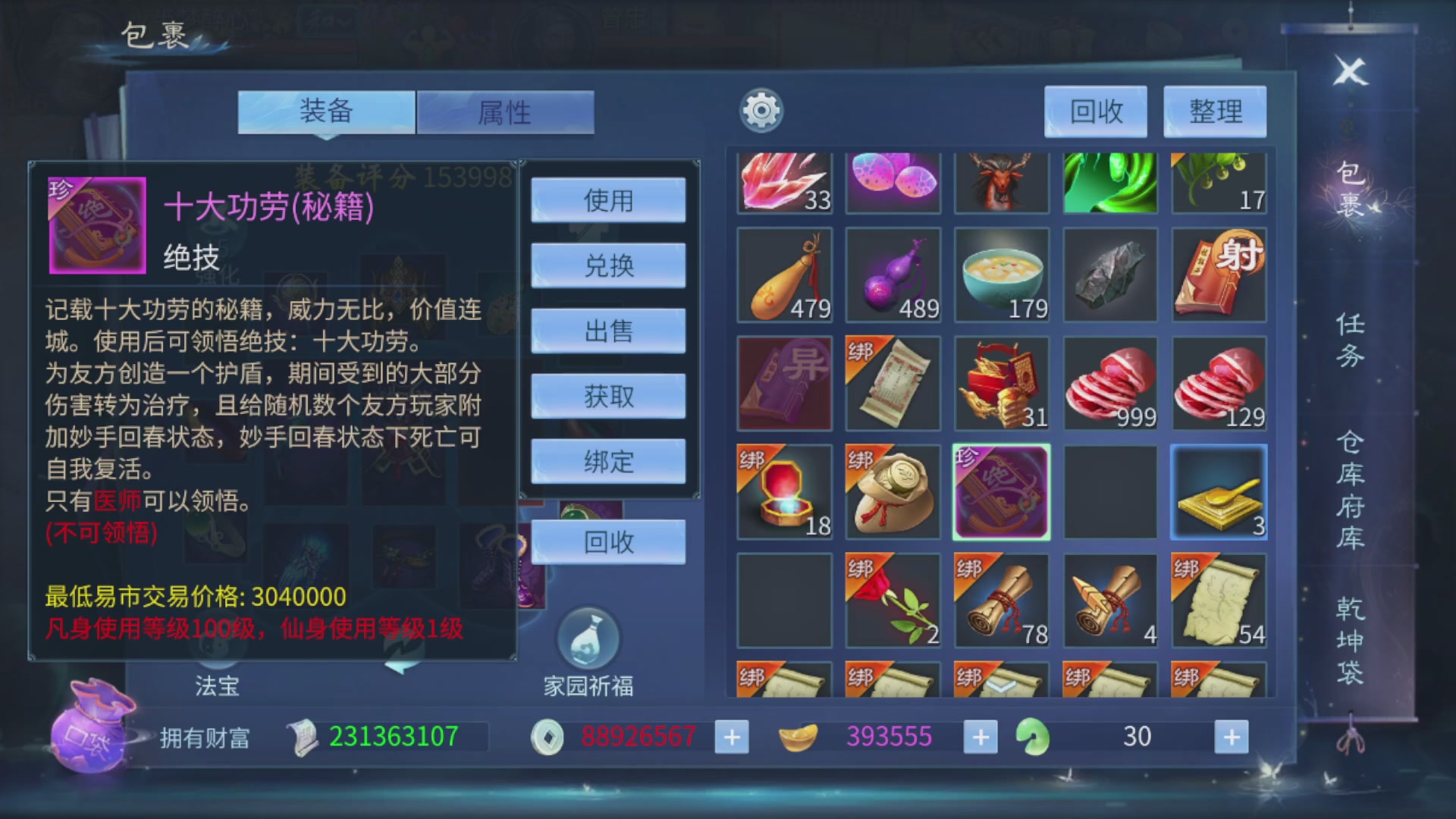The width and height of the screenshot is (1456, 819).
Task: Click the treasure map scroll with 54 count
Action: pos(1218,601)
